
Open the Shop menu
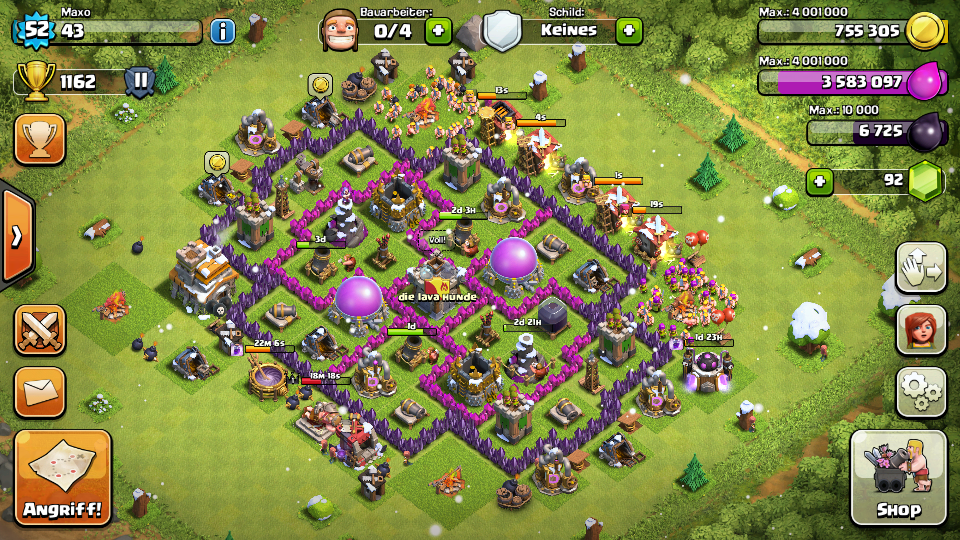click(898, 478)
